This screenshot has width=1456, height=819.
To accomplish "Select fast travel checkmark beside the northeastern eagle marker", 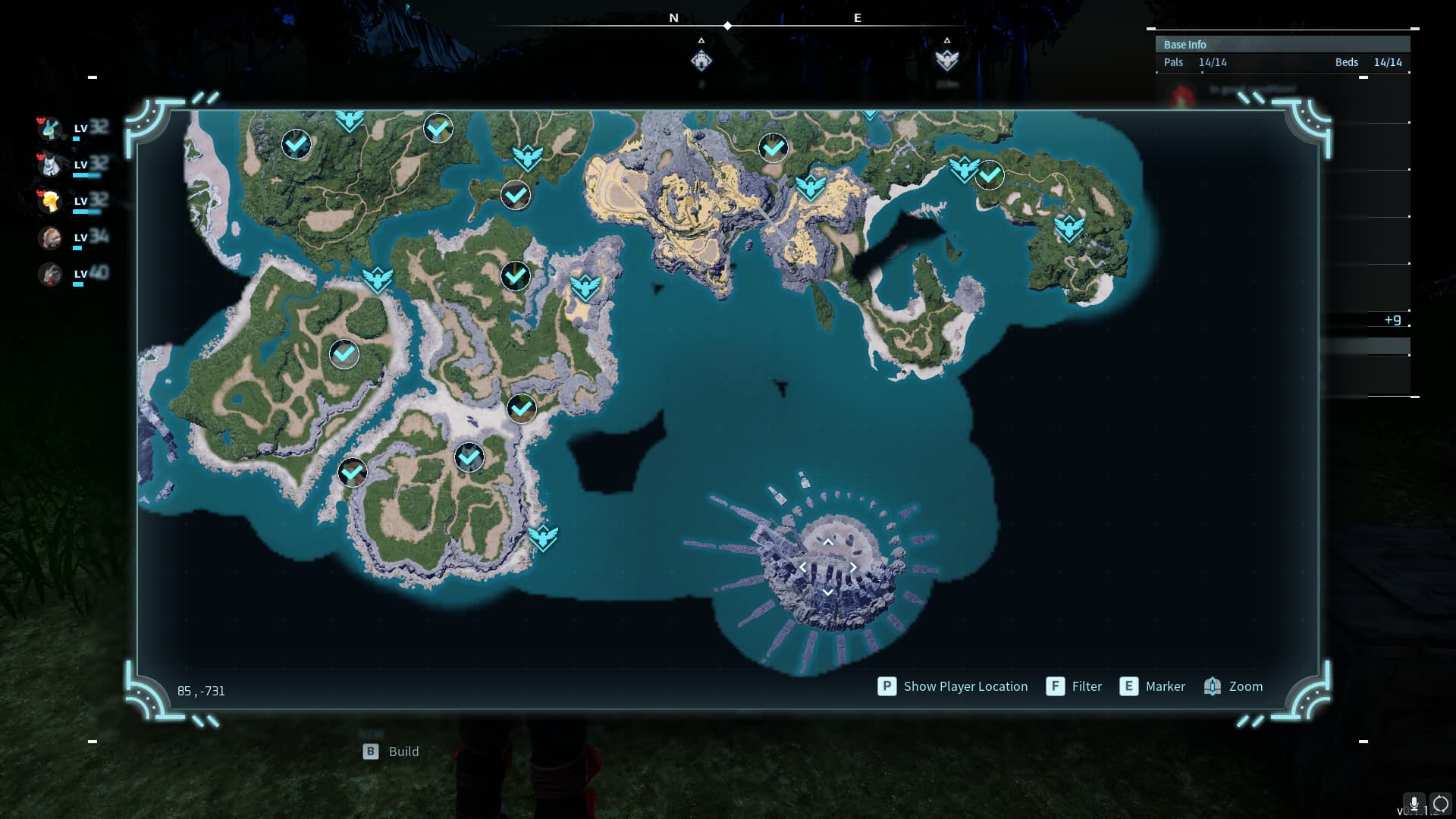I will (990, 175).
